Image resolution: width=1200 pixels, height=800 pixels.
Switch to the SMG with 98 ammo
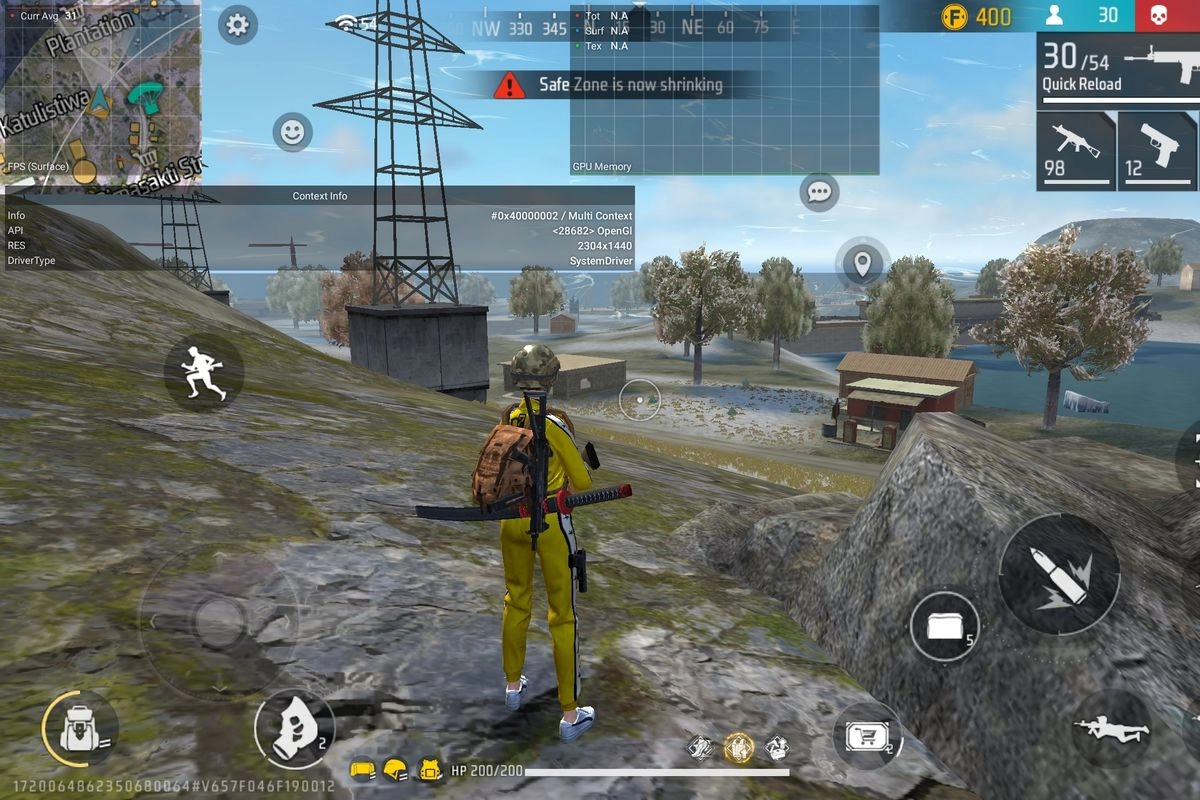1075,151
